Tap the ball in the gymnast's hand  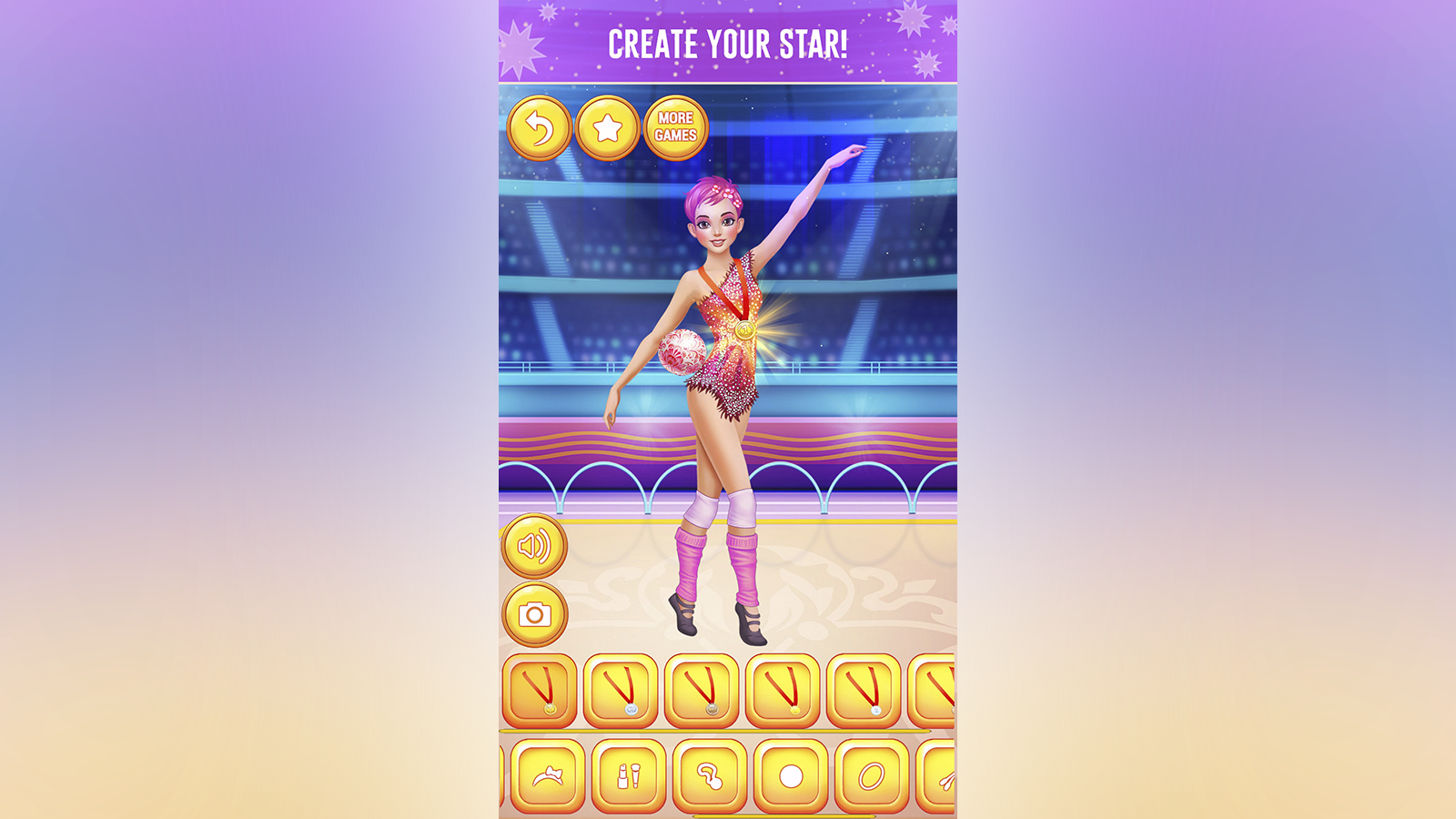tap(684, 353)
